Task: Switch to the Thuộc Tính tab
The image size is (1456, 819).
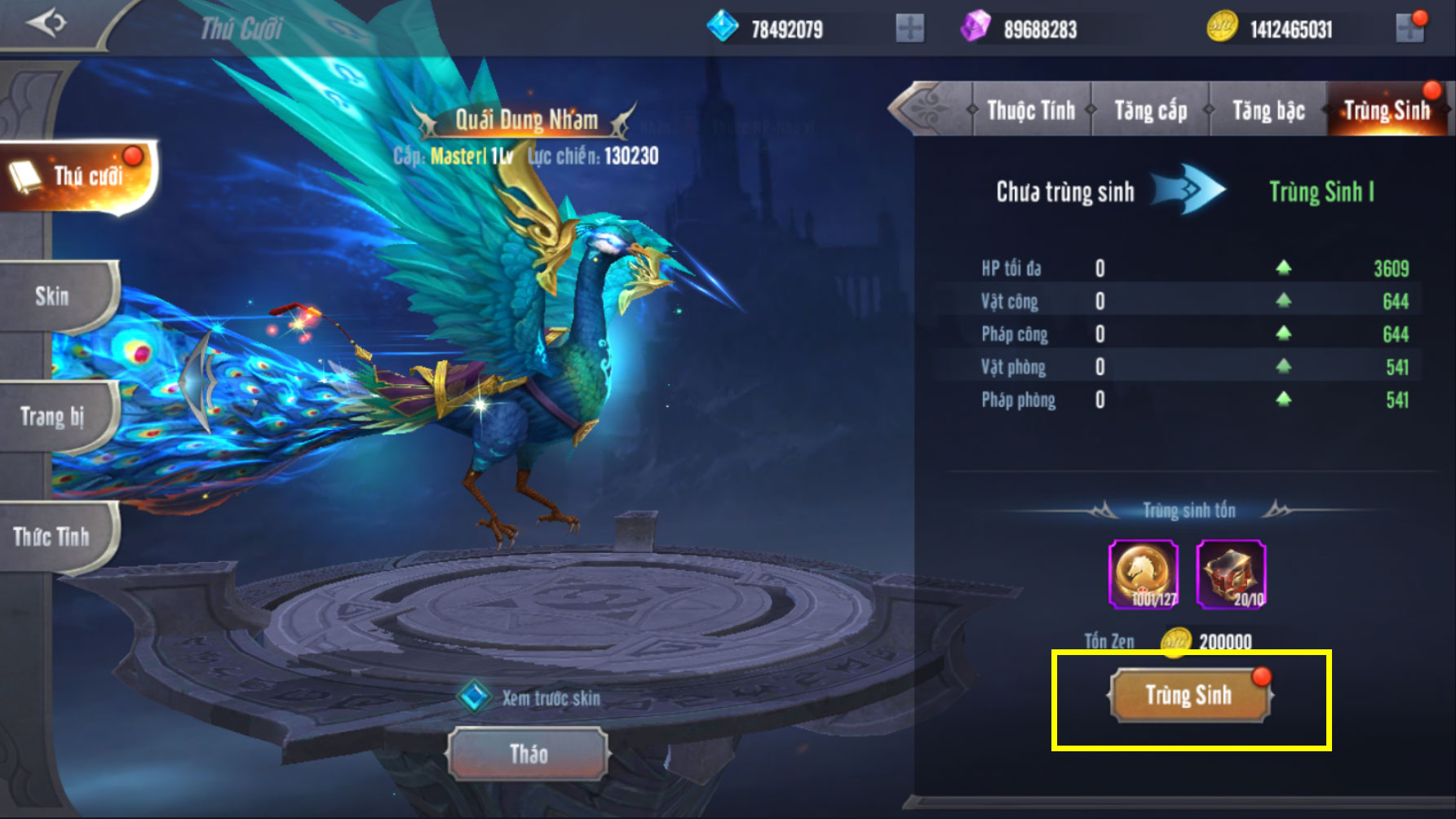Action: 1031,111
